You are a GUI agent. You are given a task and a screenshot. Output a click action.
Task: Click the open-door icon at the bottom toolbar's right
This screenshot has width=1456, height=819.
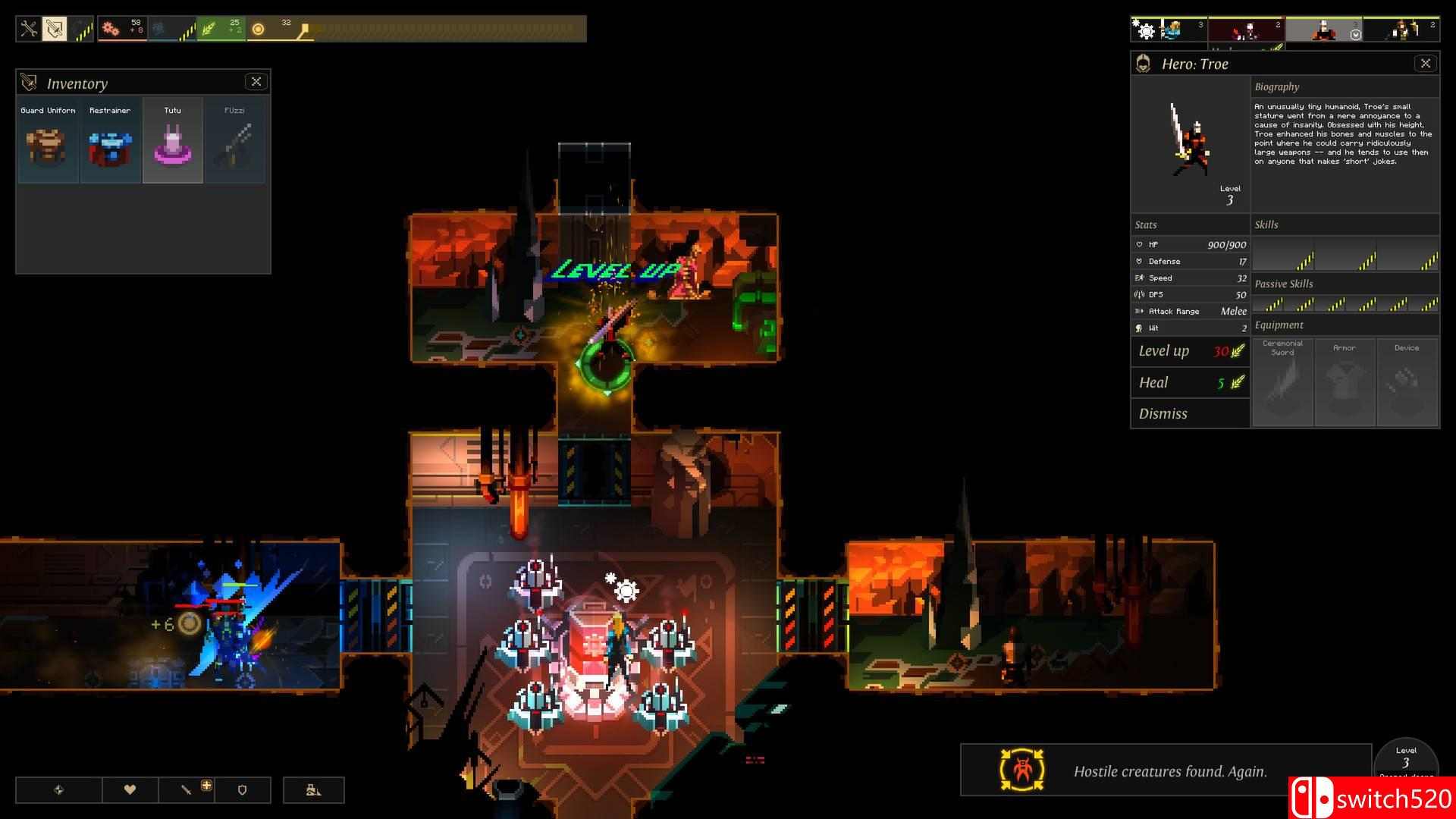313,789
